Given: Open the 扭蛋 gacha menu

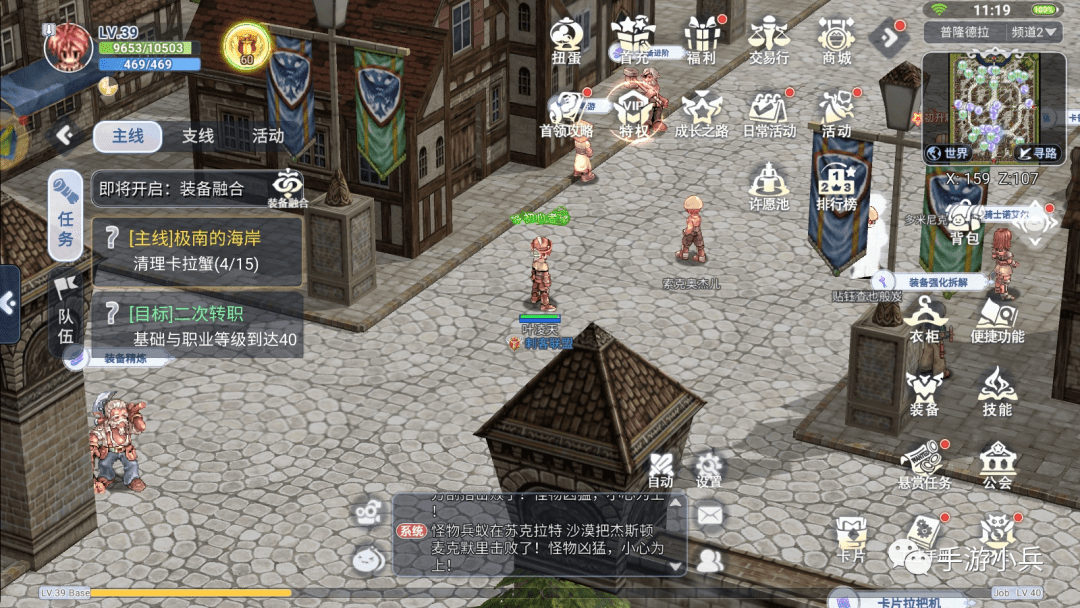Looking at the screenshot, I should pos(566,38).
